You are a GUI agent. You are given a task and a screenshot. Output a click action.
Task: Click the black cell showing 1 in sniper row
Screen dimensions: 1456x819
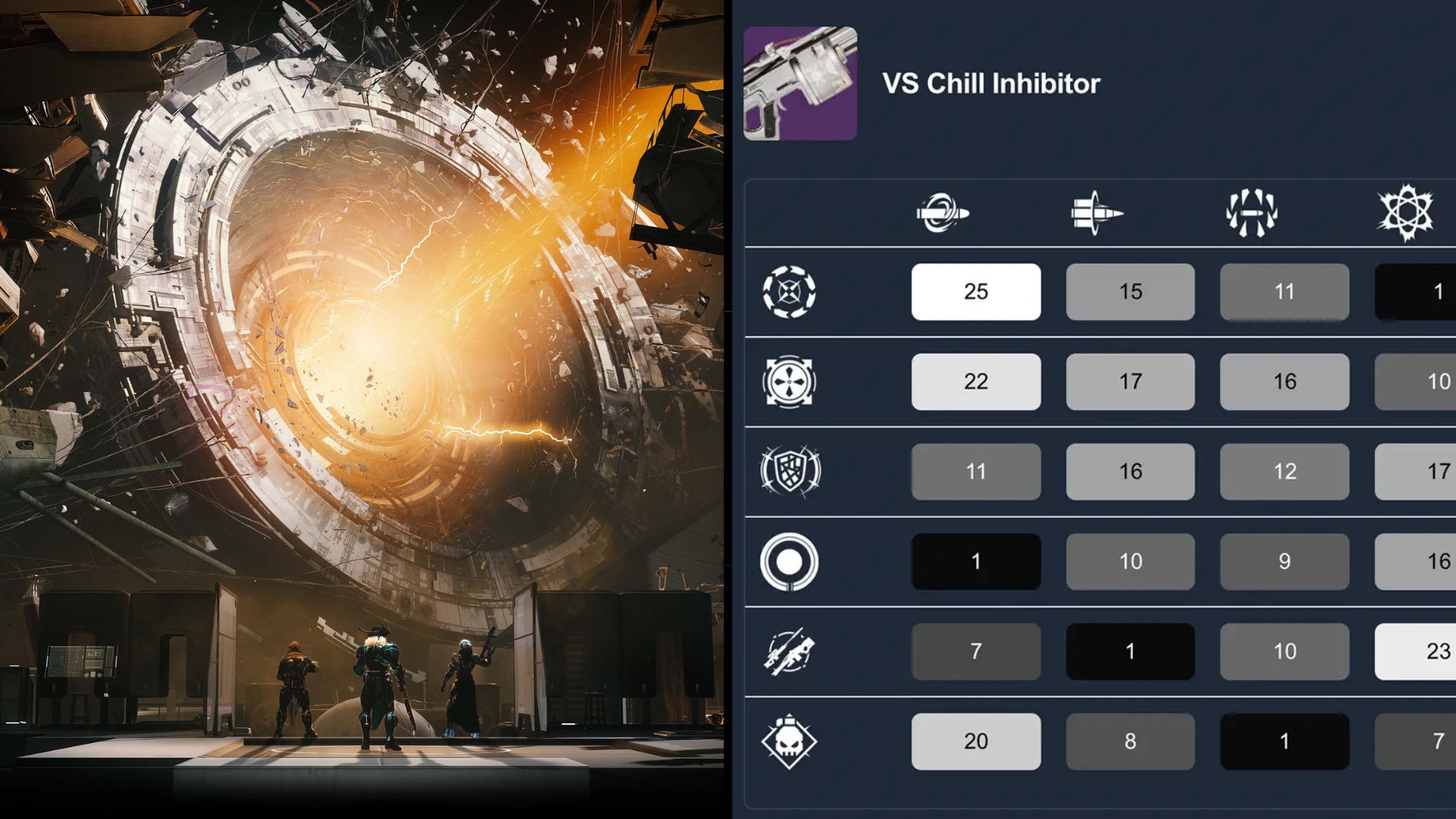[1130, 651]
